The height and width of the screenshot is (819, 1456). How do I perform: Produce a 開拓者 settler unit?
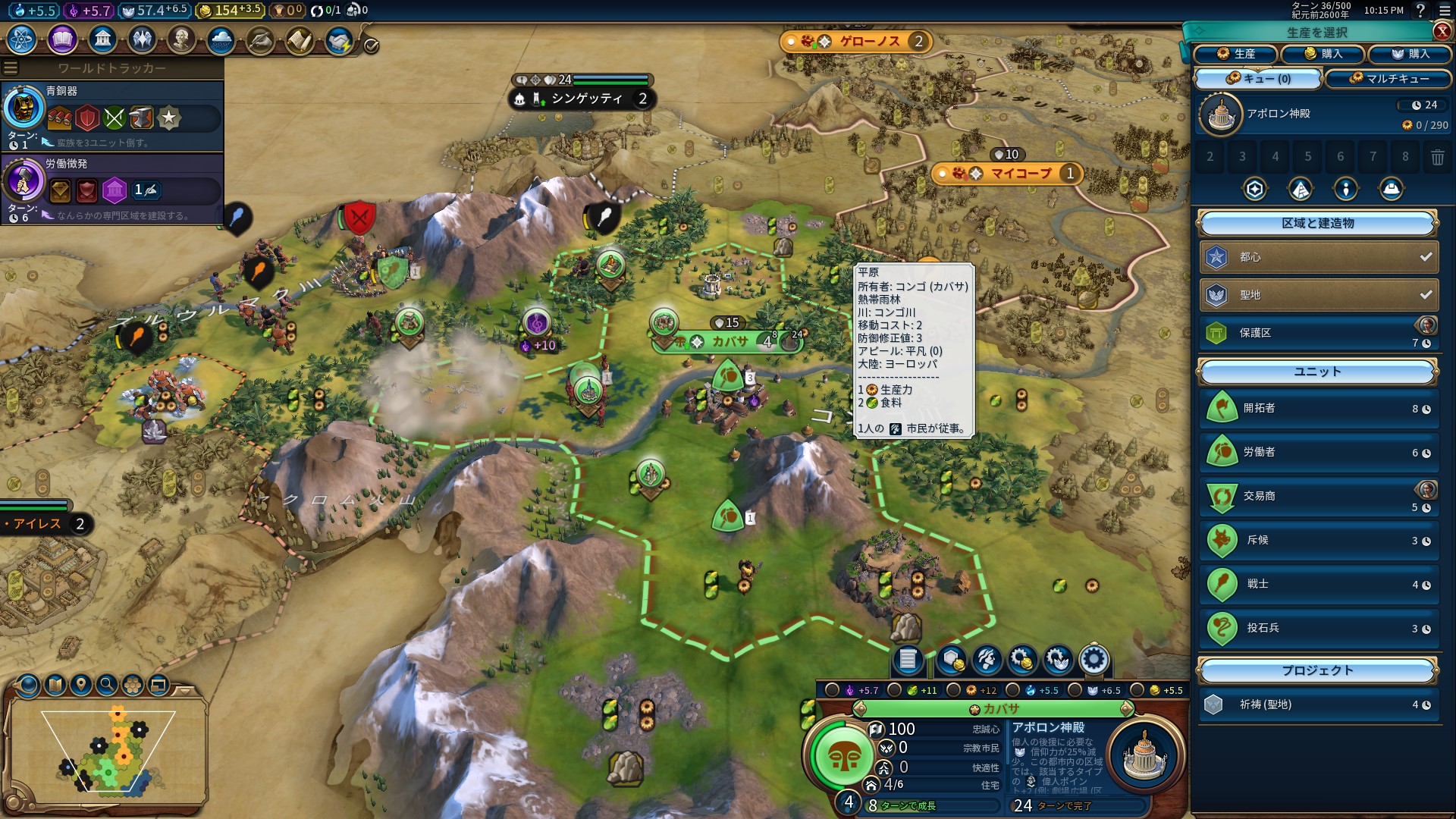[1318, 408]
